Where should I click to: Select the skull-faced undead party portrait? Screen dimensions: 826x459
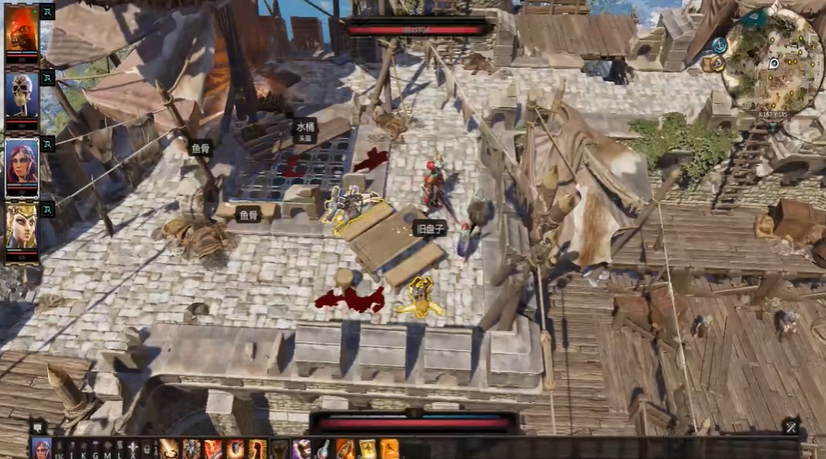pos(21,95)
